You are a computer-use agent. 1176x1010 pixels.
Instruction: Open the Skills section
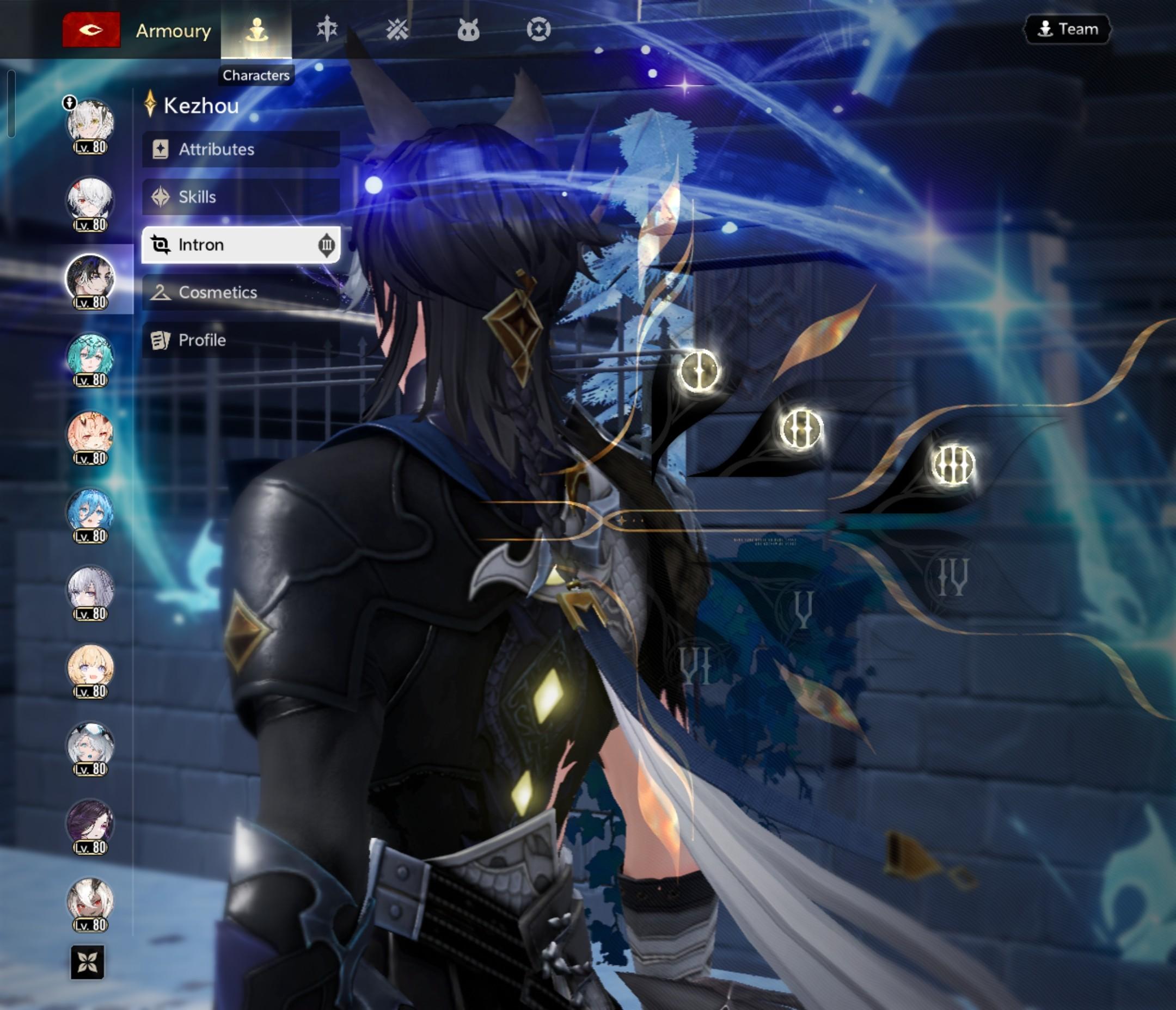[x=241, y=197]
